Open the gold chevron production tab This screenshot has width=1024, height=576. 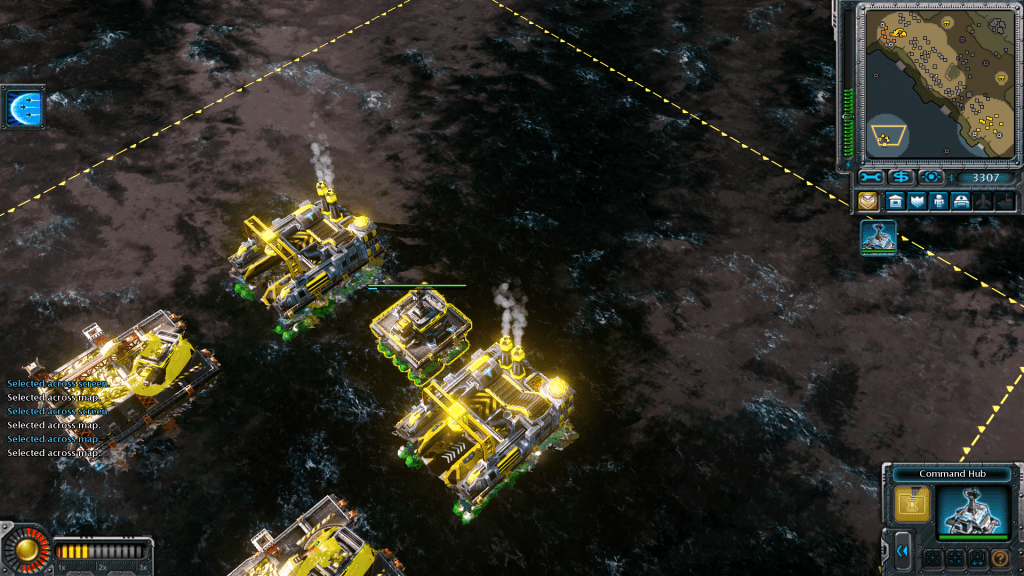[x=867, y=201]
